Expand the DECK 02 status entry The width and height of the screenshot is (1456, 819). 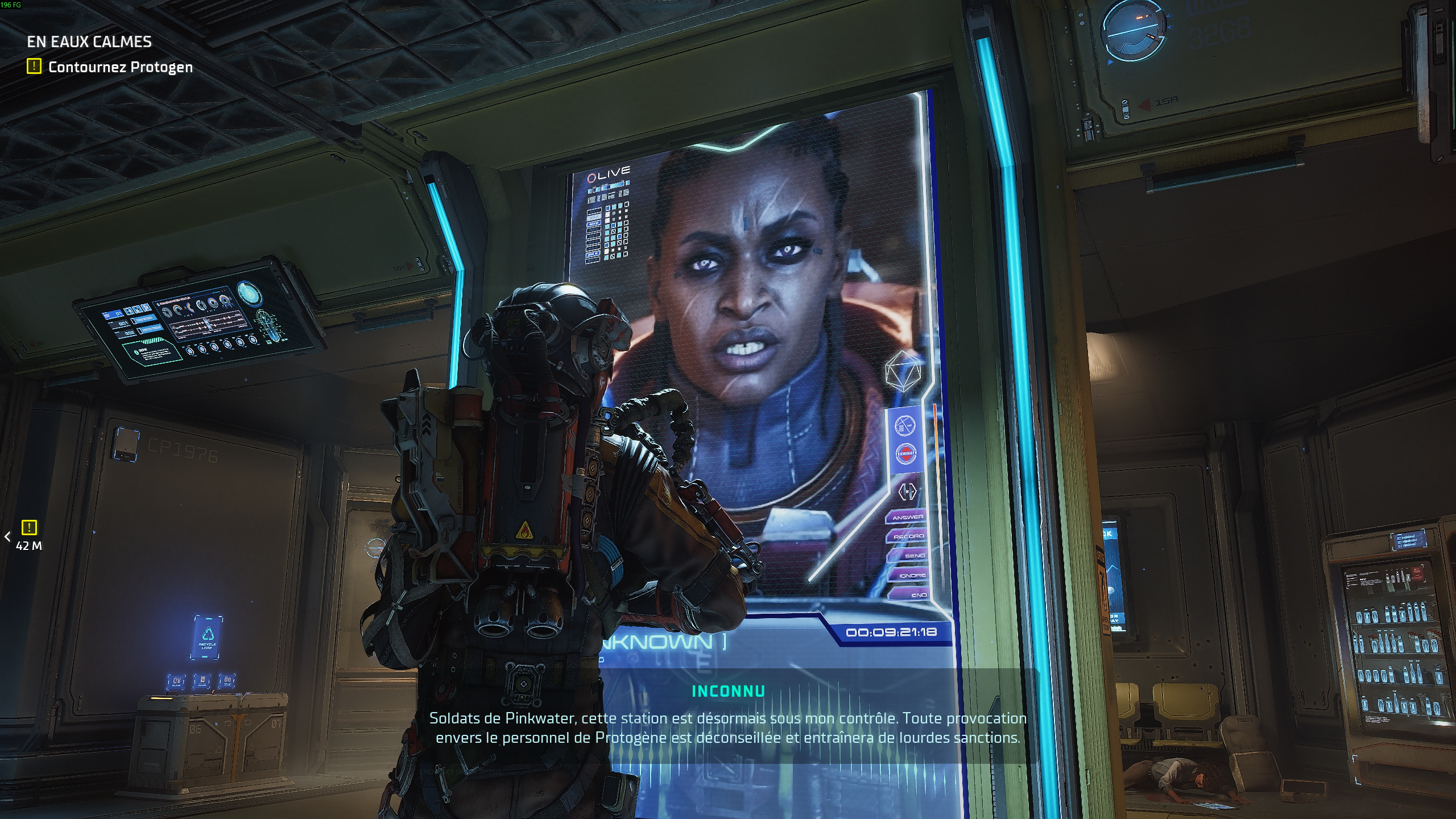click(x=594, y=217)
